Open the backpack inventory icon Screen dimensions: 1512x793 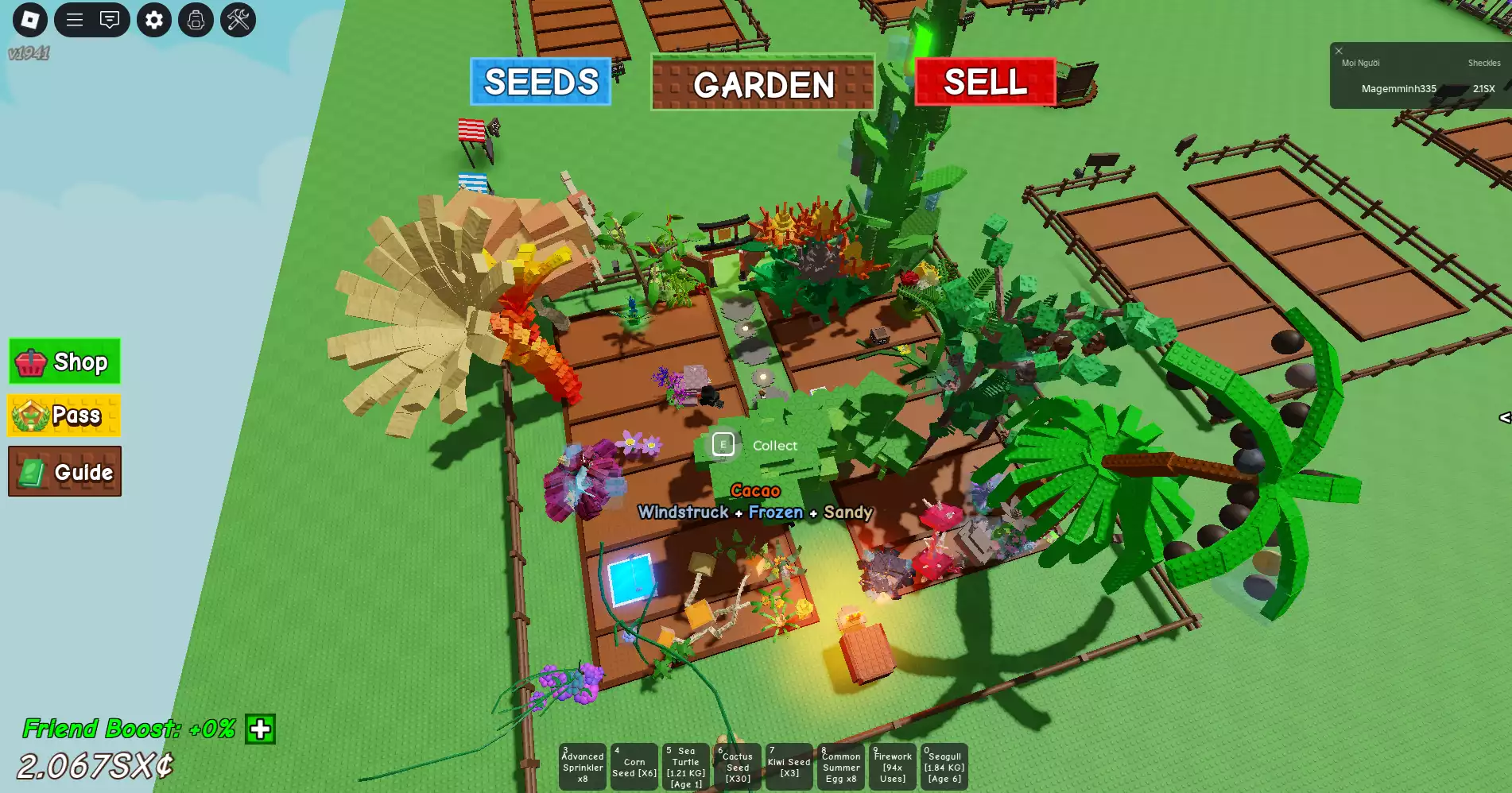[196, 20]
